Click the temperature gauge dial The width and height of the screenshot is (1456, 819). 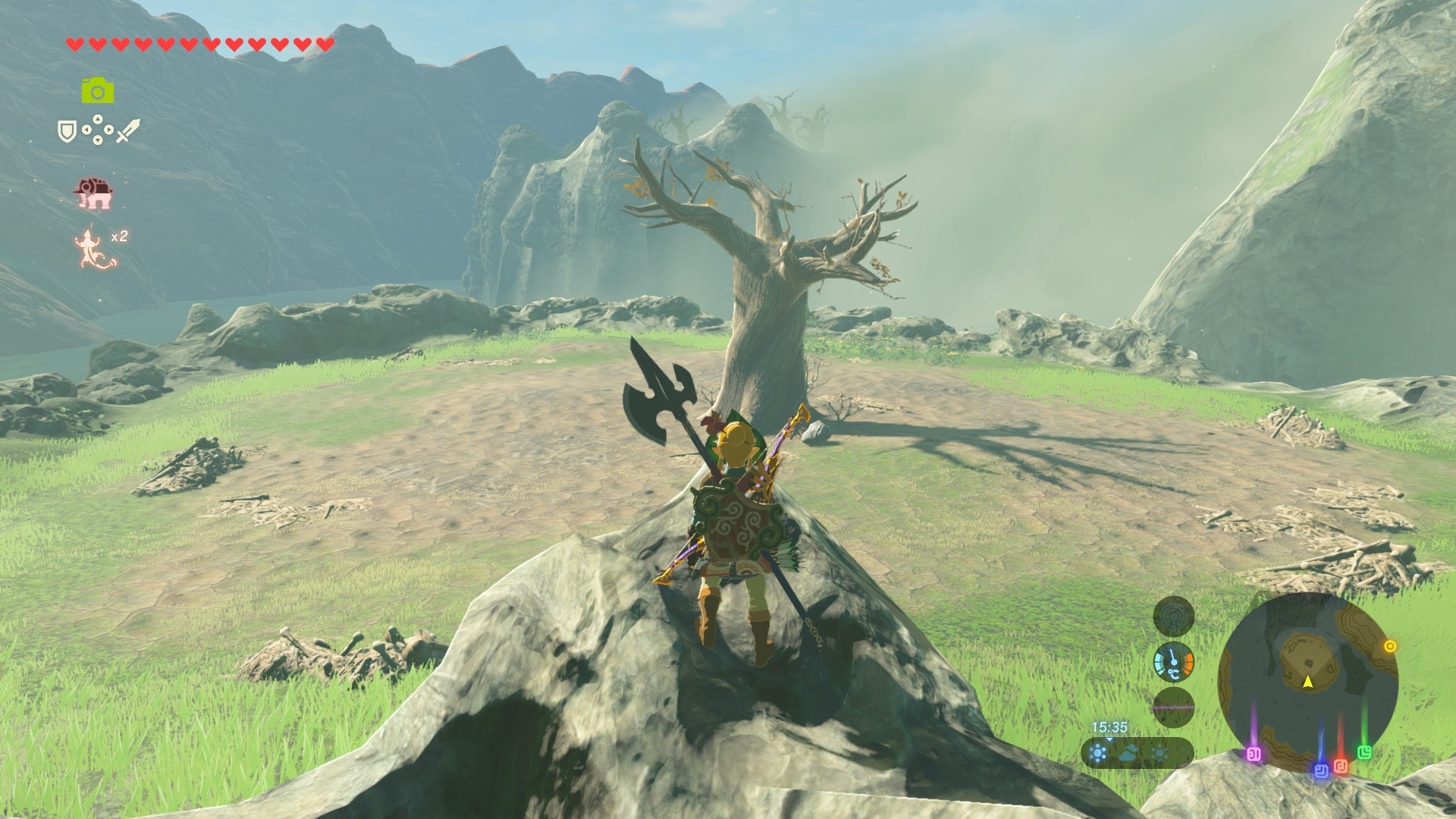point(1173,662)
